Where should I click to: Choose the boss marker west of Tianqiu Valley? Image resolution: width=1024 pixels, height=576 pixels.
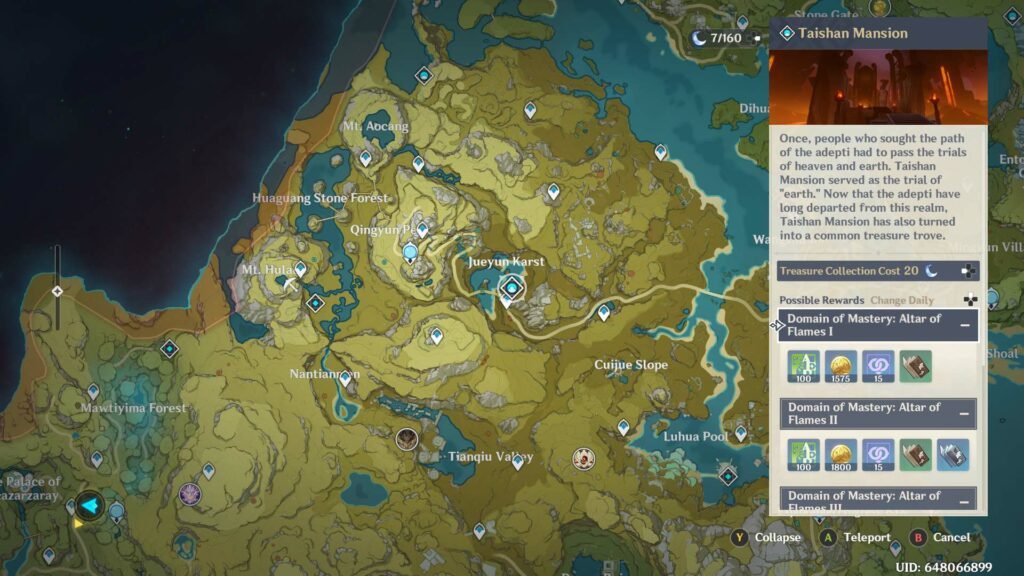pyautogui.click(x=406, y=438)
